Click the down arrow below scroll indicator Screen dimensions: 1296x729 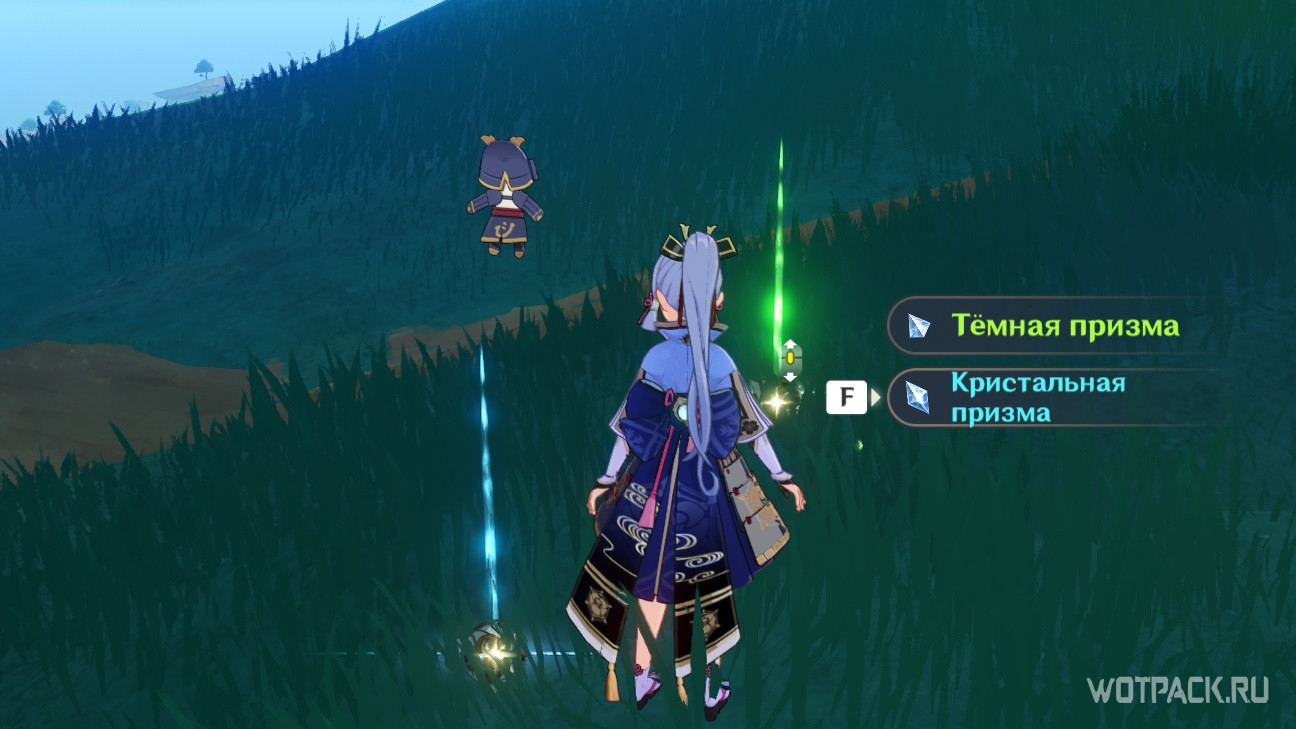(x=791, y=376)
